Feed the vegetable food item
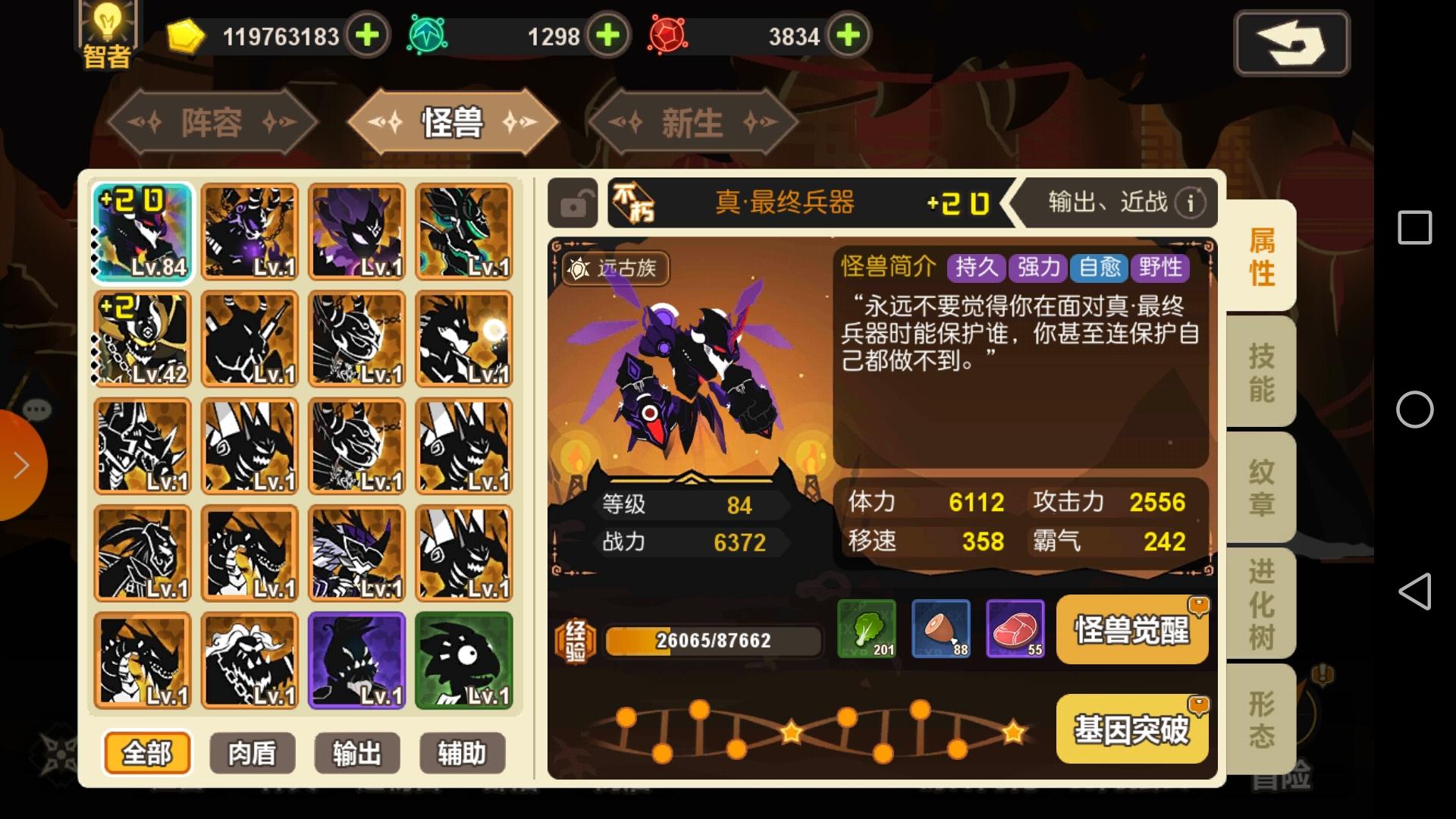The width and height of the screenshot is (1456, 819). (865, 629)
